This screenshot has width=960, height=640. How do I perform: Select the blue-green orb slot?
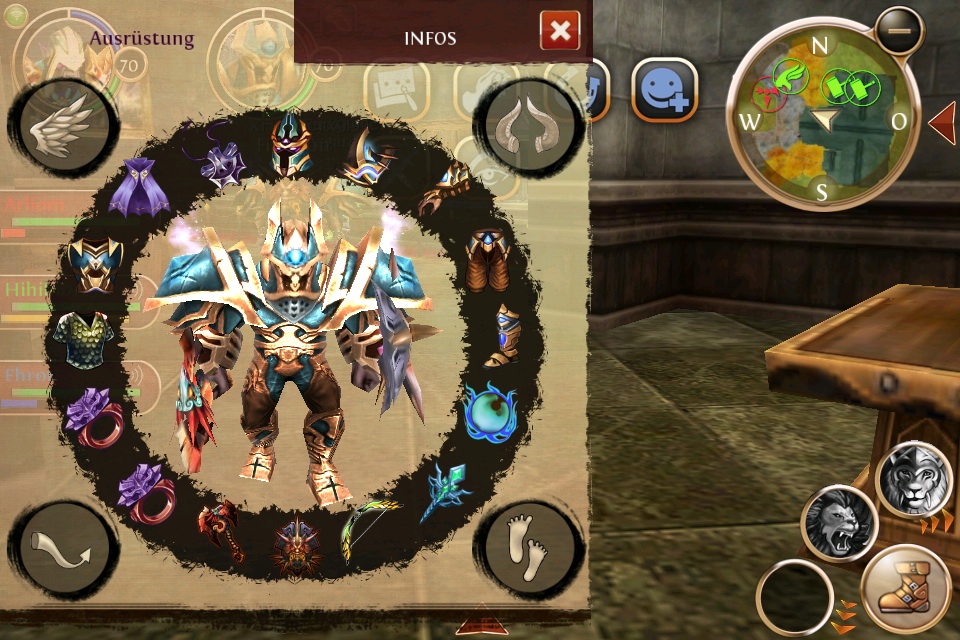pos(490,410)
